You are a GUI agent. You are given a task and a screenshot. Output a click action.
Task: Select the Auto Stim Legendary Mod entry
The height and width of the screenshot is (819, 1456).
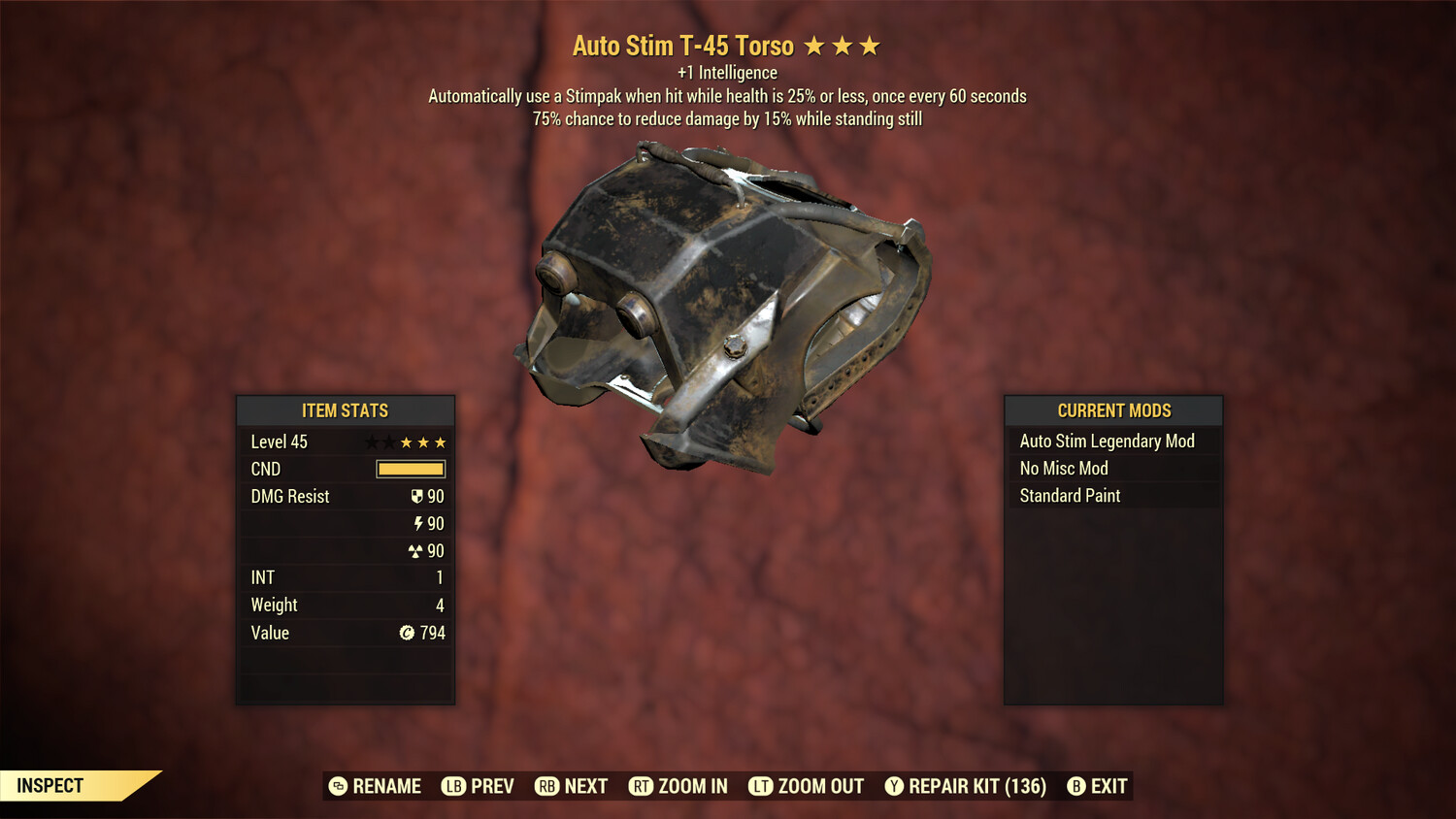[x=1107, y=441]
